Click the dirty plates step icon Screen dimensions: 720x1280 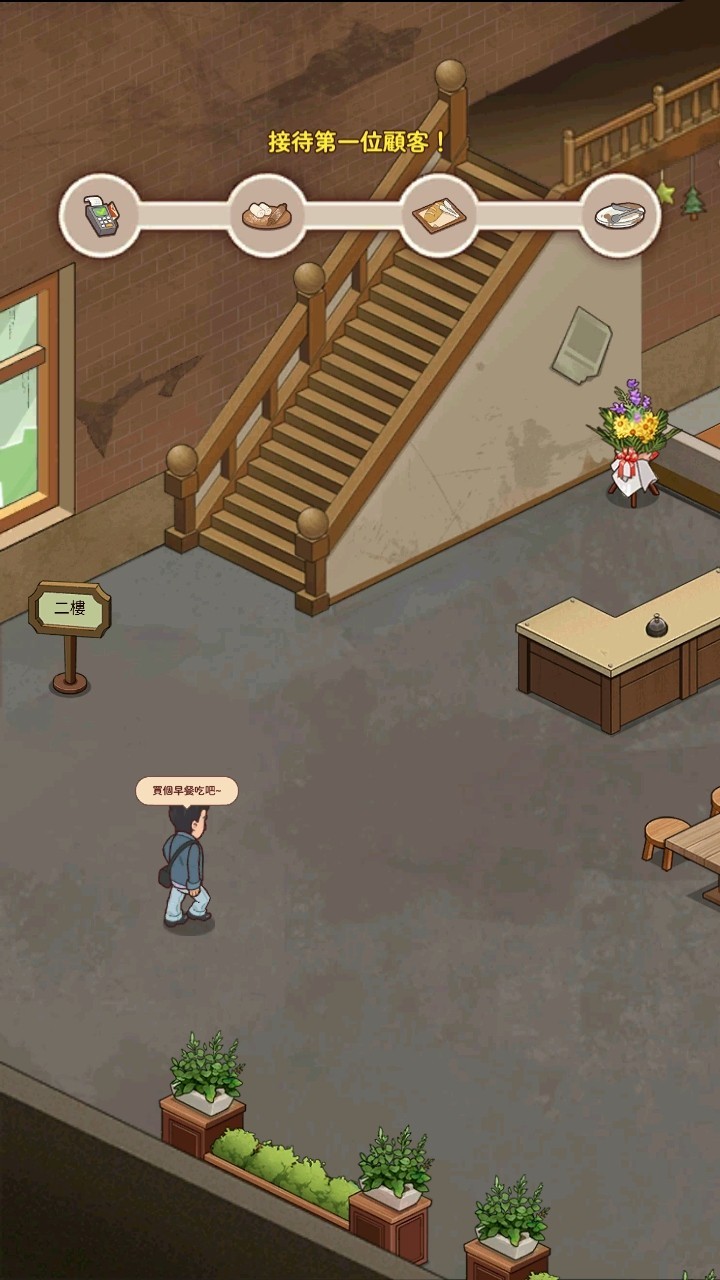[620, 215]
